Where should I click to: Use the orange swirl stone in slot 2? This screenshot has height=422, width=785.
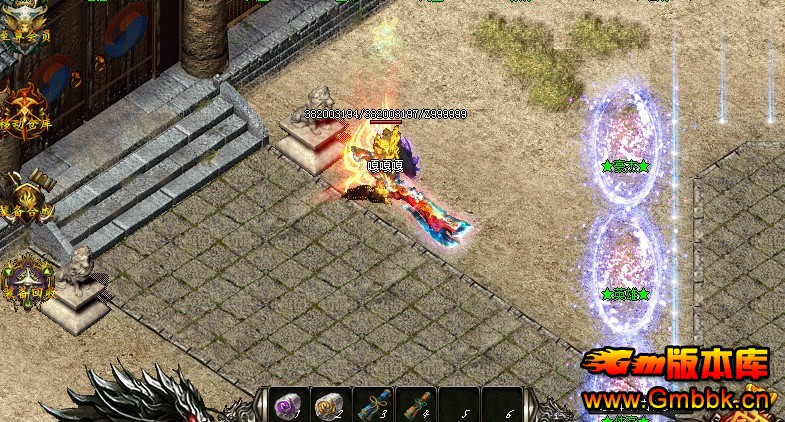click(x=330, y=405)
